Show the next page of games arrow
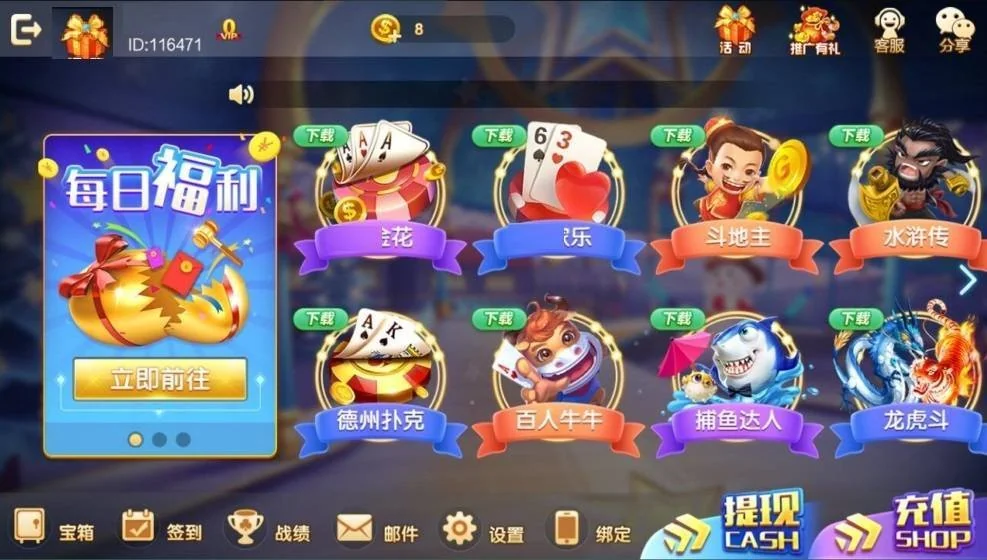Screen dimensions: 987x560 (967, 282)
